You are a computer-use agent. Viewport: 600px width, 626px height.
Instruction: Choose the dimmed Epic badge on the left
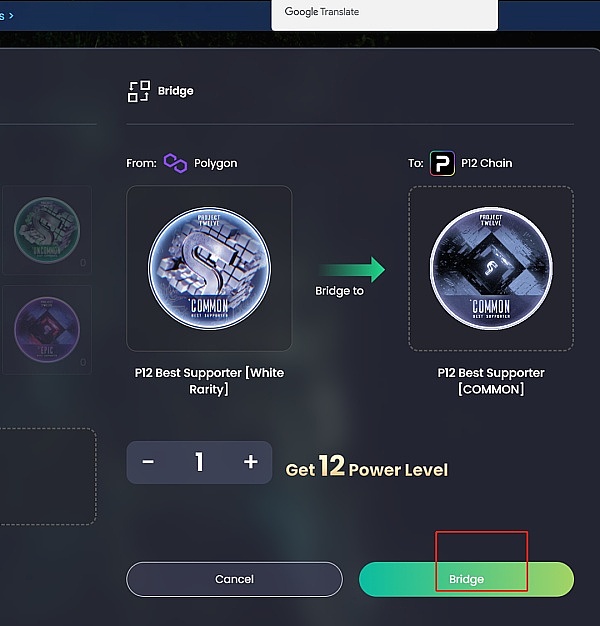click(47, 330)
